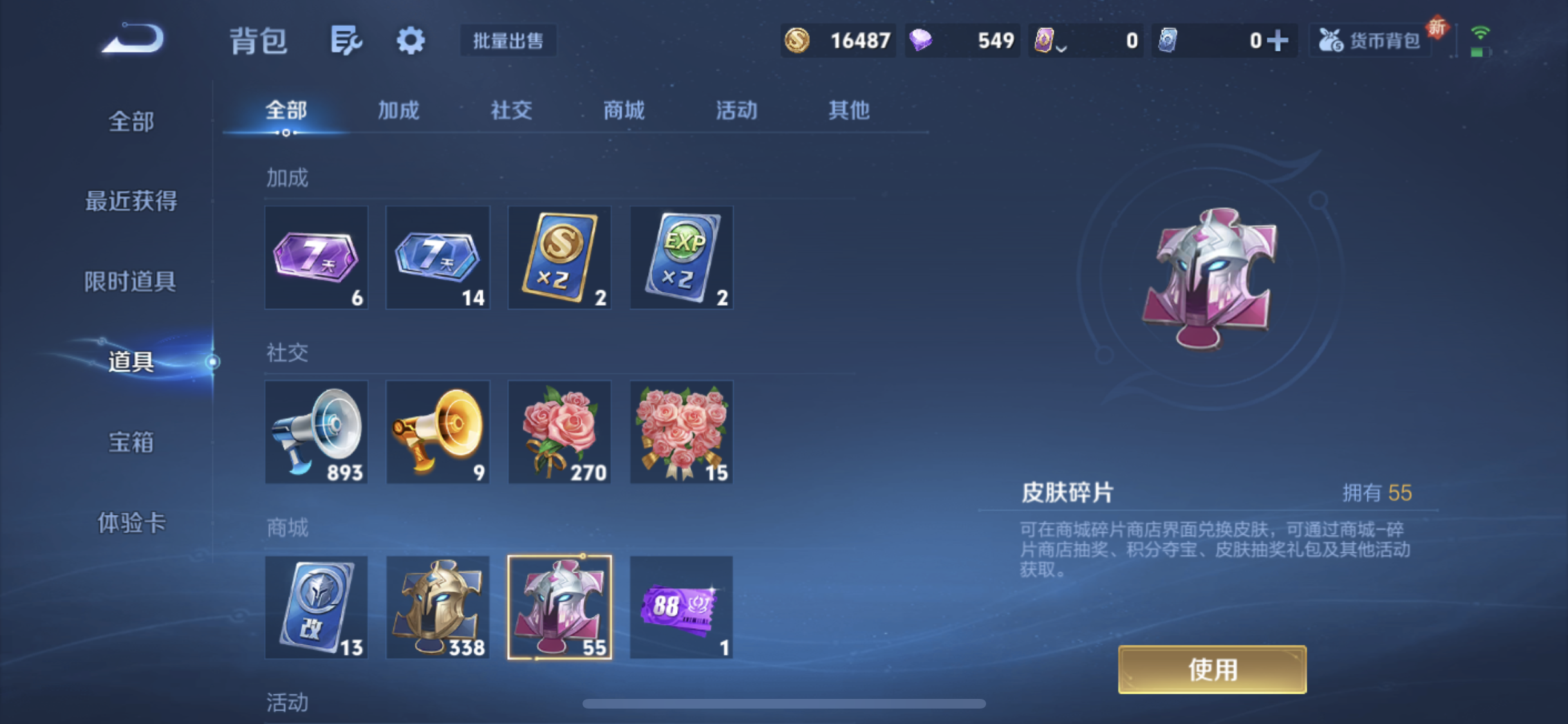Select the golden horn item
1568x724 pixels.
tap(437, 431)
